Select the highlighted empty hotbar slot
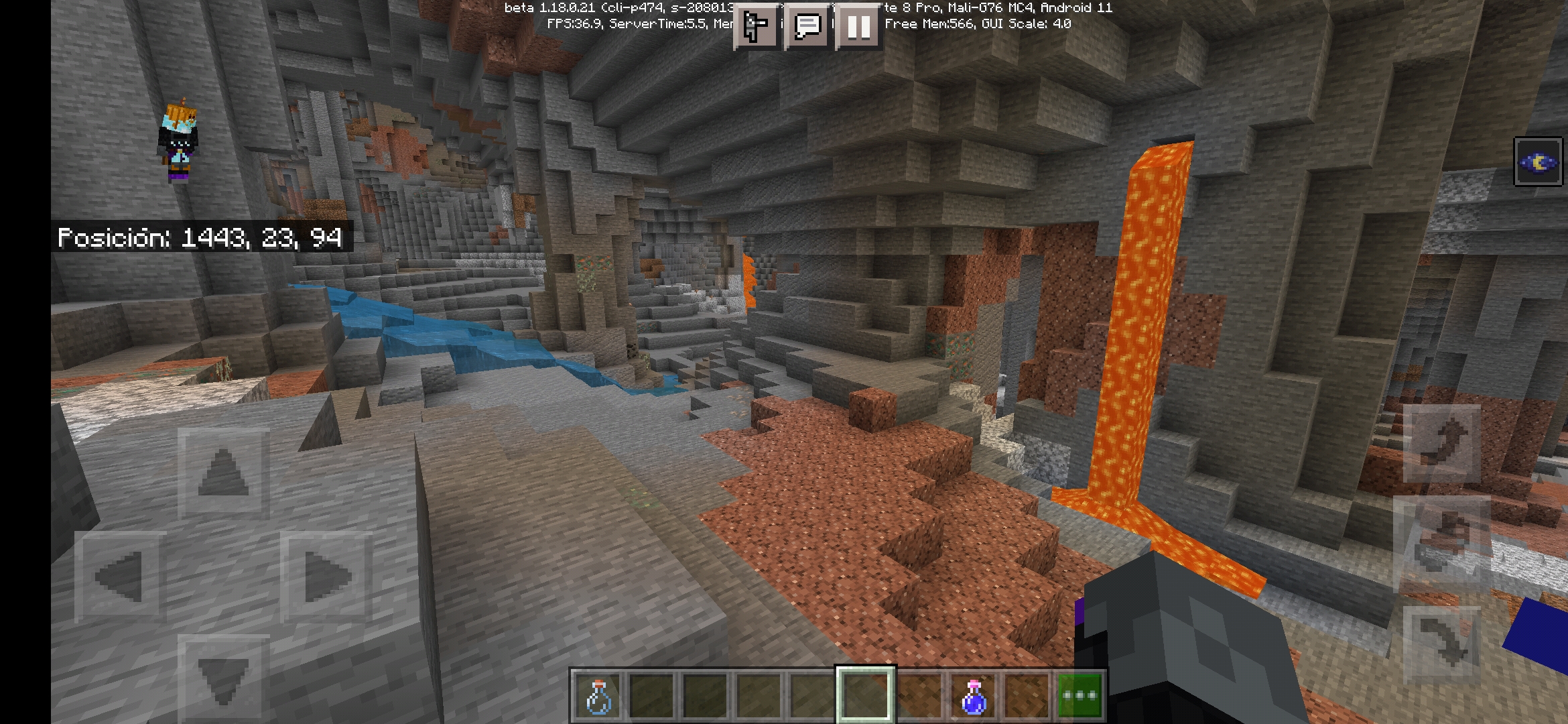Image resolution: width=1568 pixels, height=724 pixels. point(865,695)
